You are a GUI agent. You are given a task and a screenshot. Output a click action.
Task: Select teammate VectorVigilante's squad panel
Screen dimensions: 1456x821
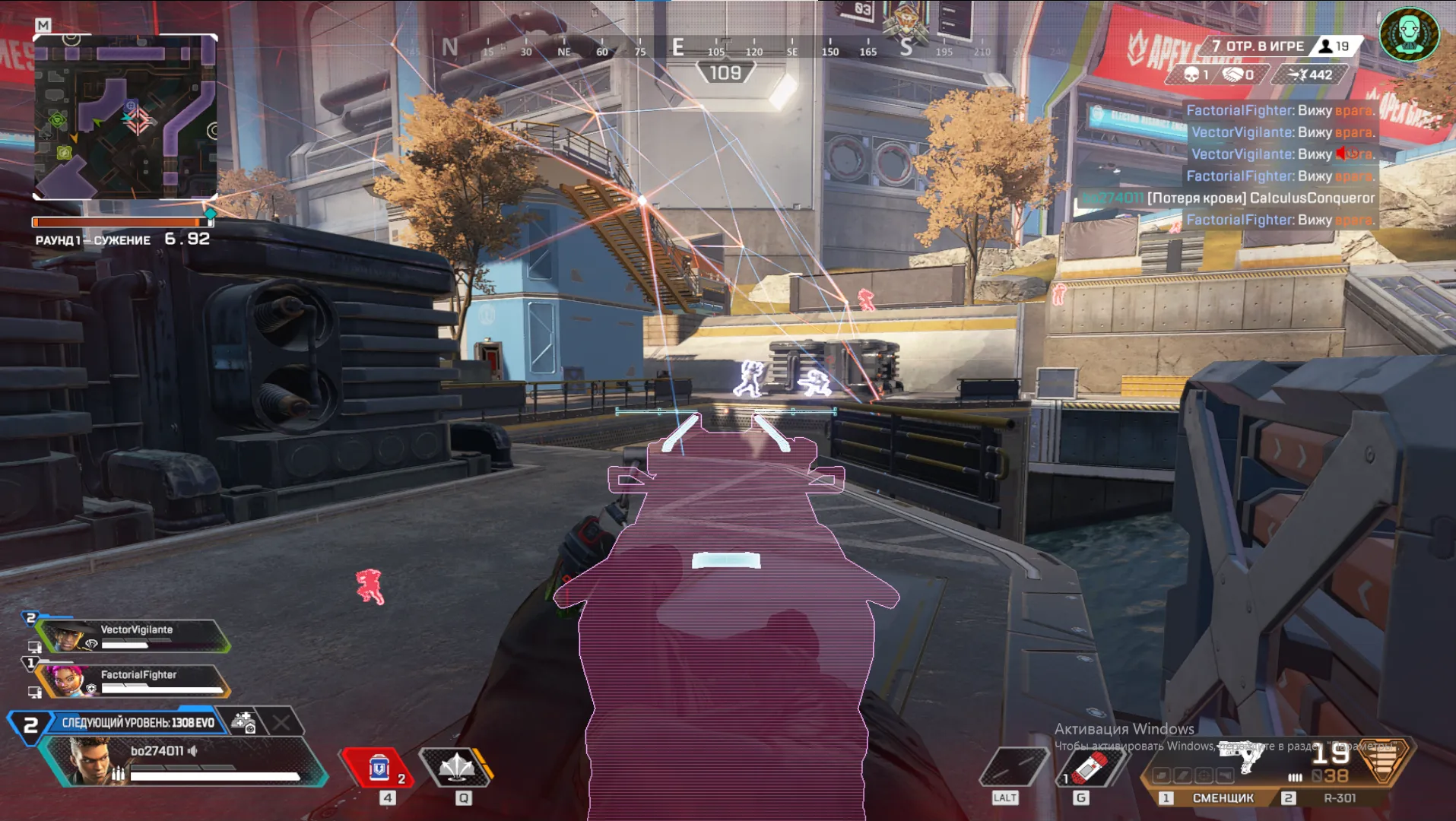[x=134, y=636]
